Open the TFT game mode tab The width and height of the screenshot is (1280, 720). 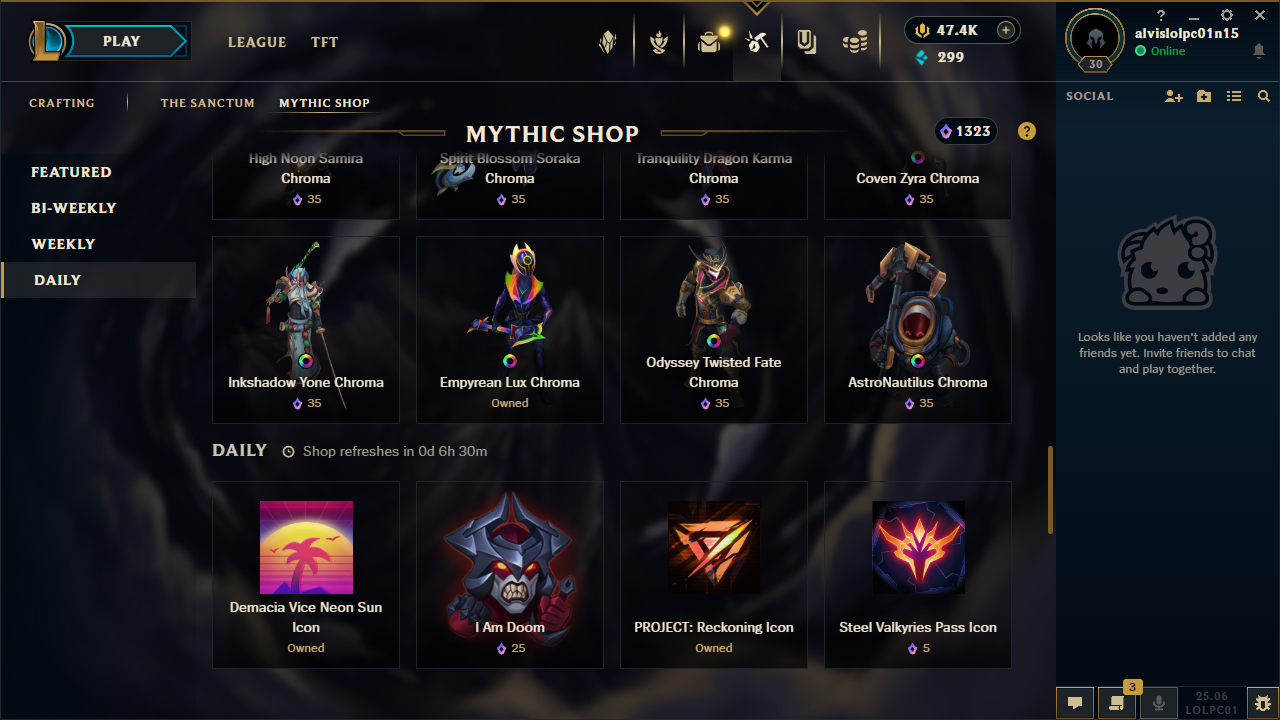[324, 42]
